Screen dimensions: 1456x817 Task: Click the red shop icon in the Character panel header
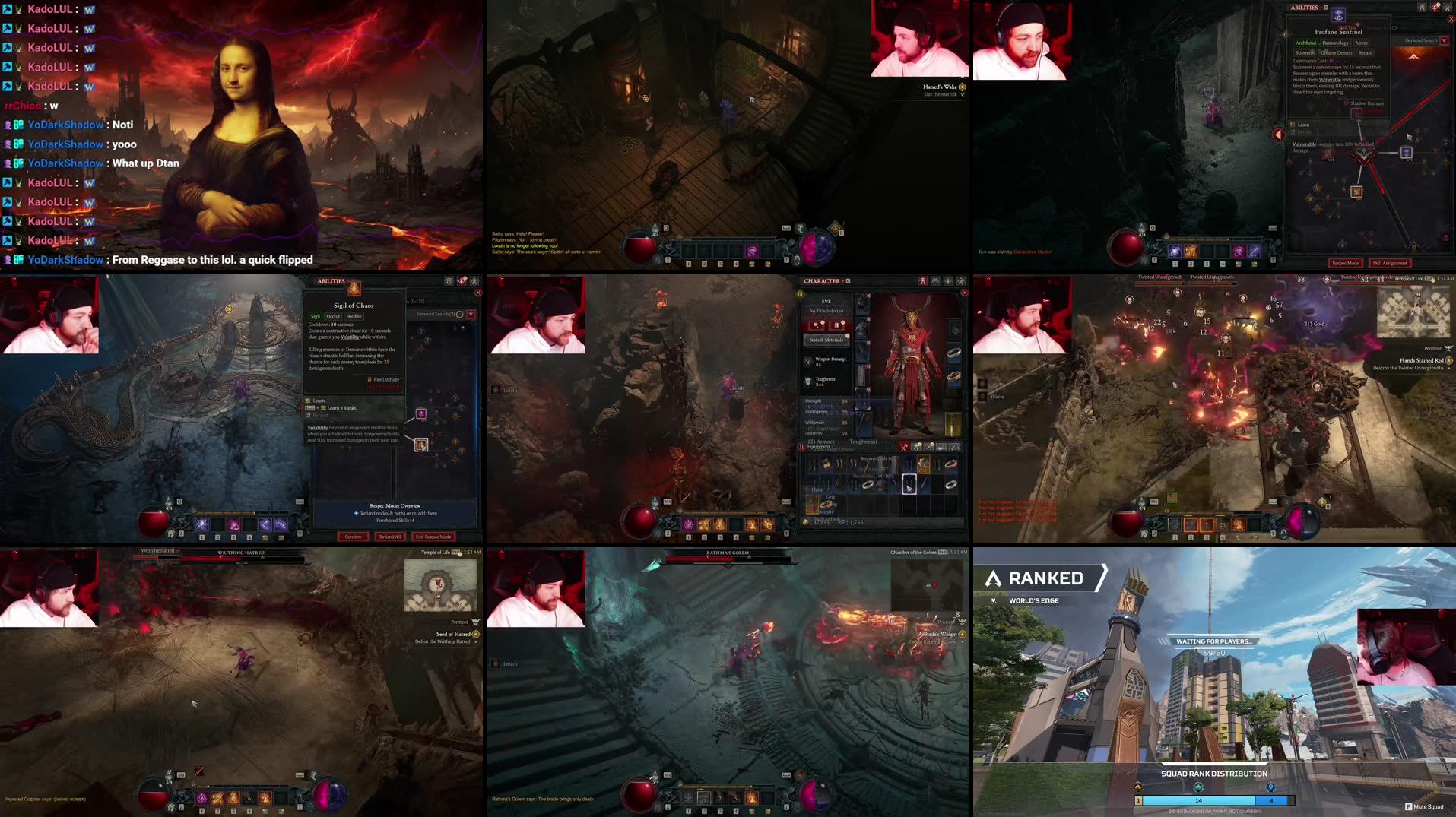point(922,280)
